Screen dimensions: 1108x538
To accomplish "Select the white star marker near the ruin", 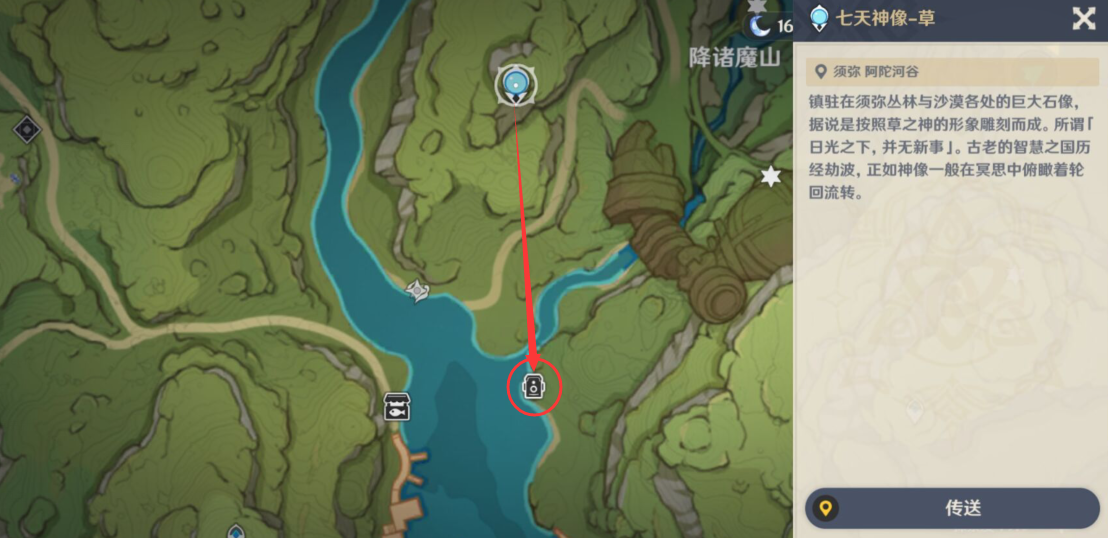I will pos(770,177).
